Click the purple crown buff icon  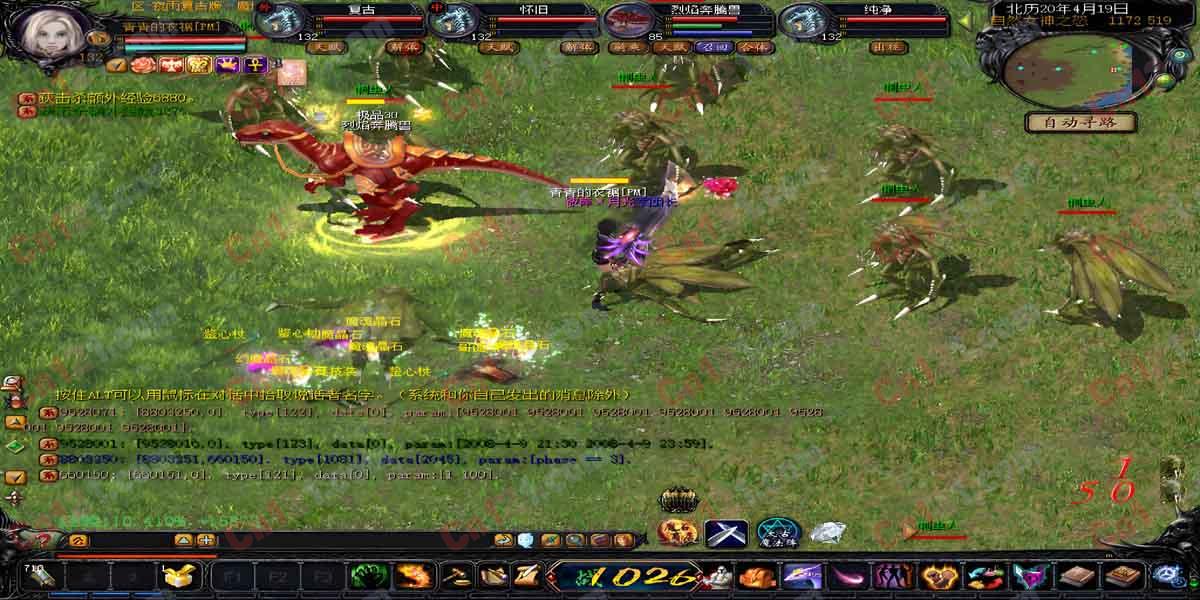point(227,66)
